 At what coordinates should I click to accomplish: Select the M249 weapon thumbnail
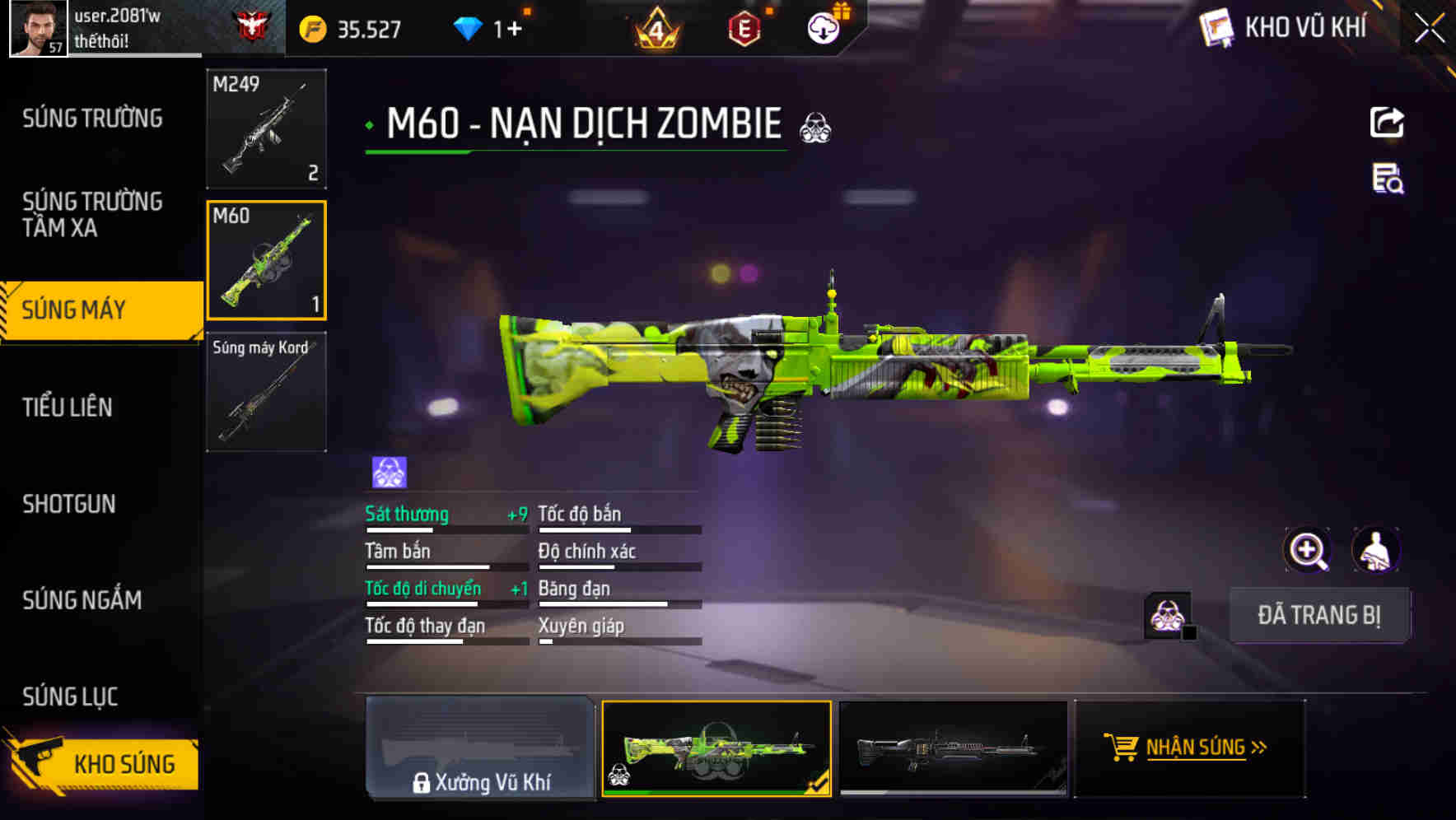click(265, 128)
